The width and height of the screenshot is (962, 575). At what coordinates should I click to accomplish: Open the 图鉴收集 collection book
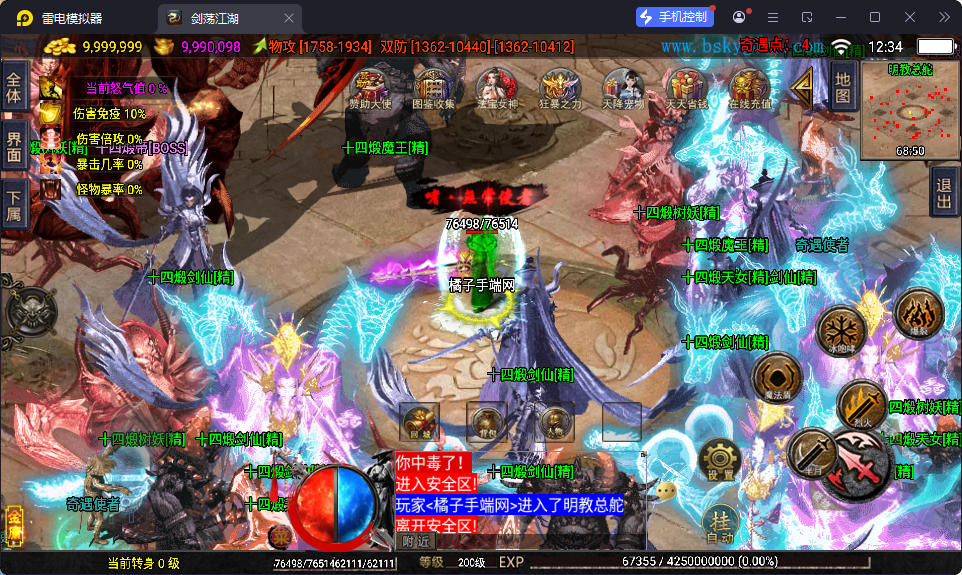(x=433, y=88)
